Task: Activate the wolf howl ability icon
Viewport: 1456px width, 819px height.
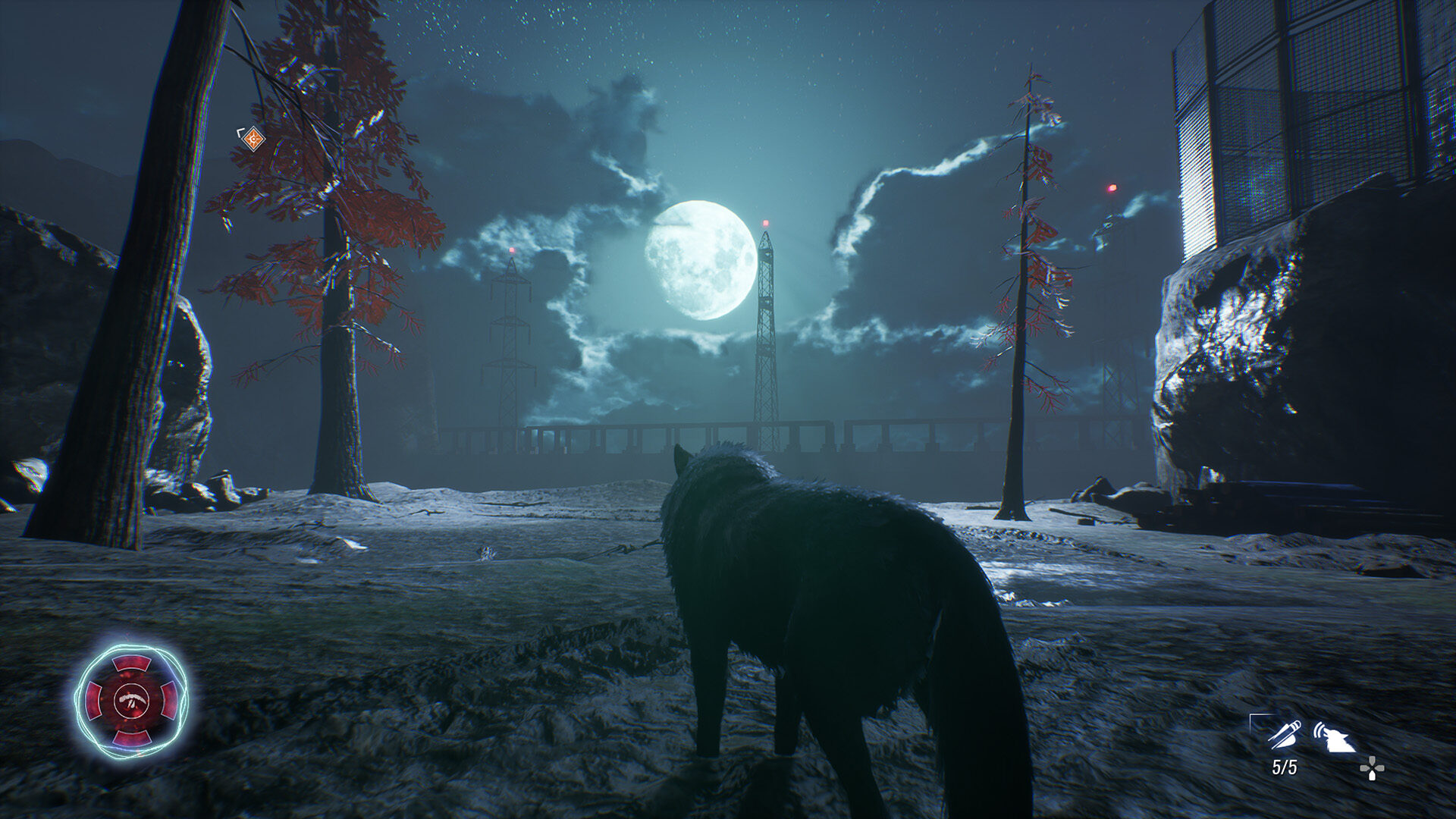Action: pyautogui.click(x=1335, y=736)
